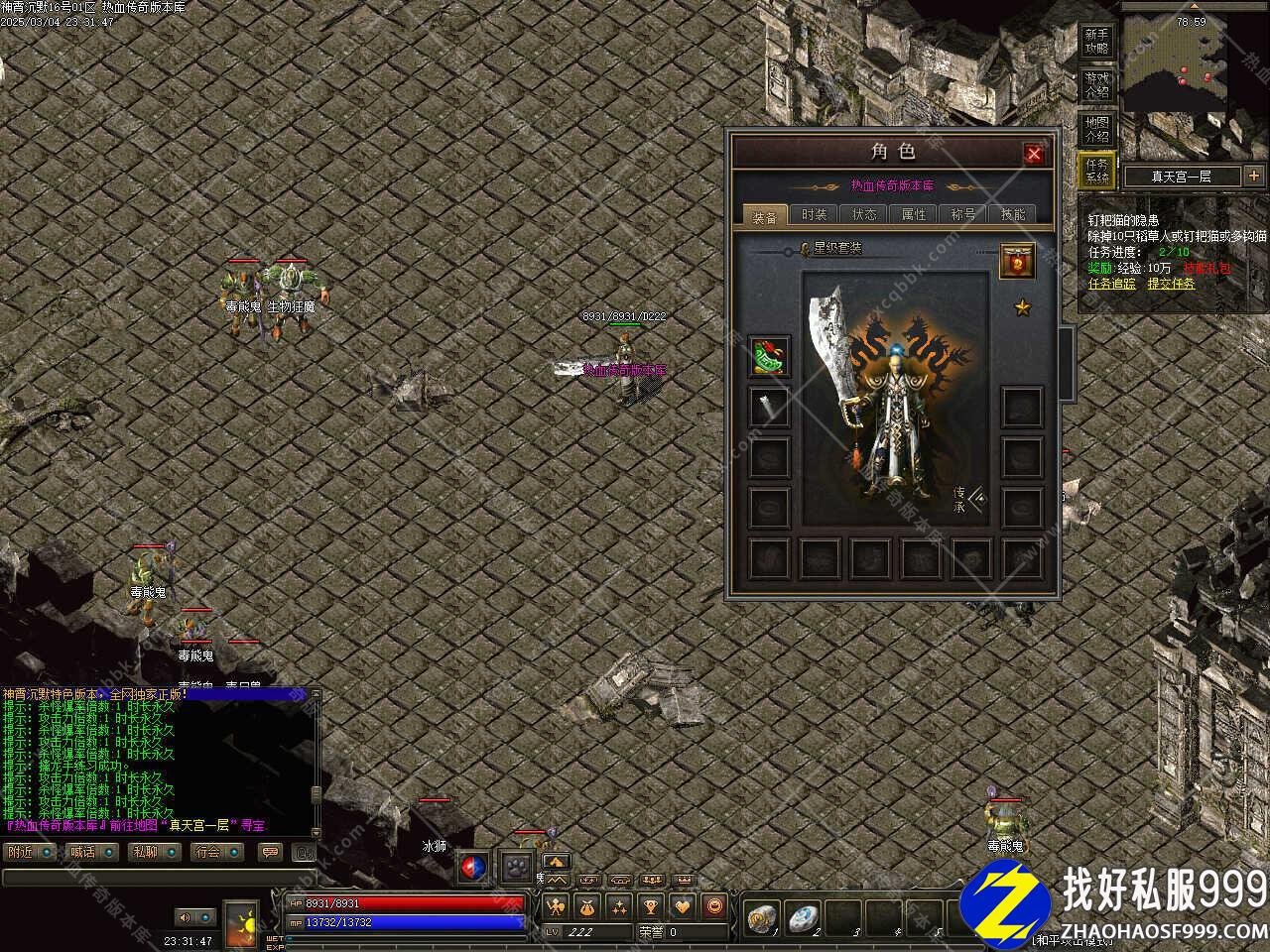
Task: Switch to the 技能 skills tab
Action: [1013, 214]
